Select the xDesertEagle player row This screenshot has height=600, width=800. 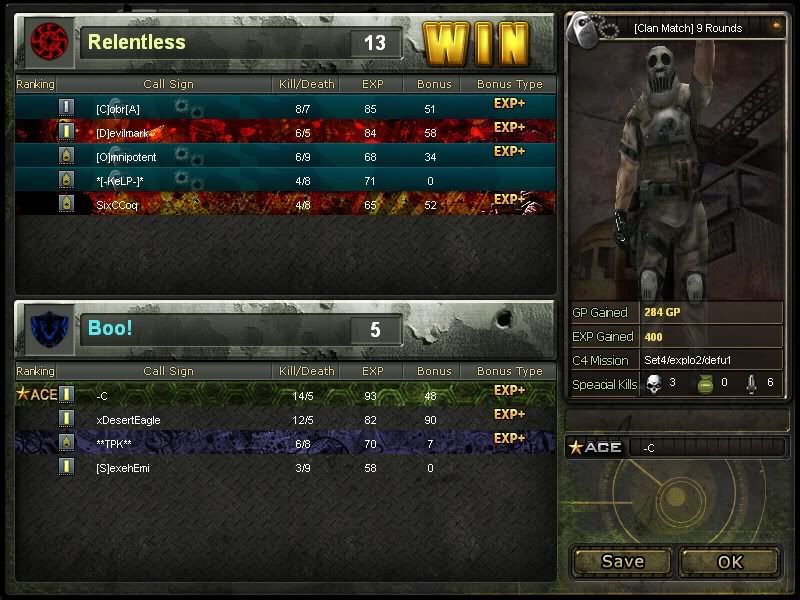point(285,419)
